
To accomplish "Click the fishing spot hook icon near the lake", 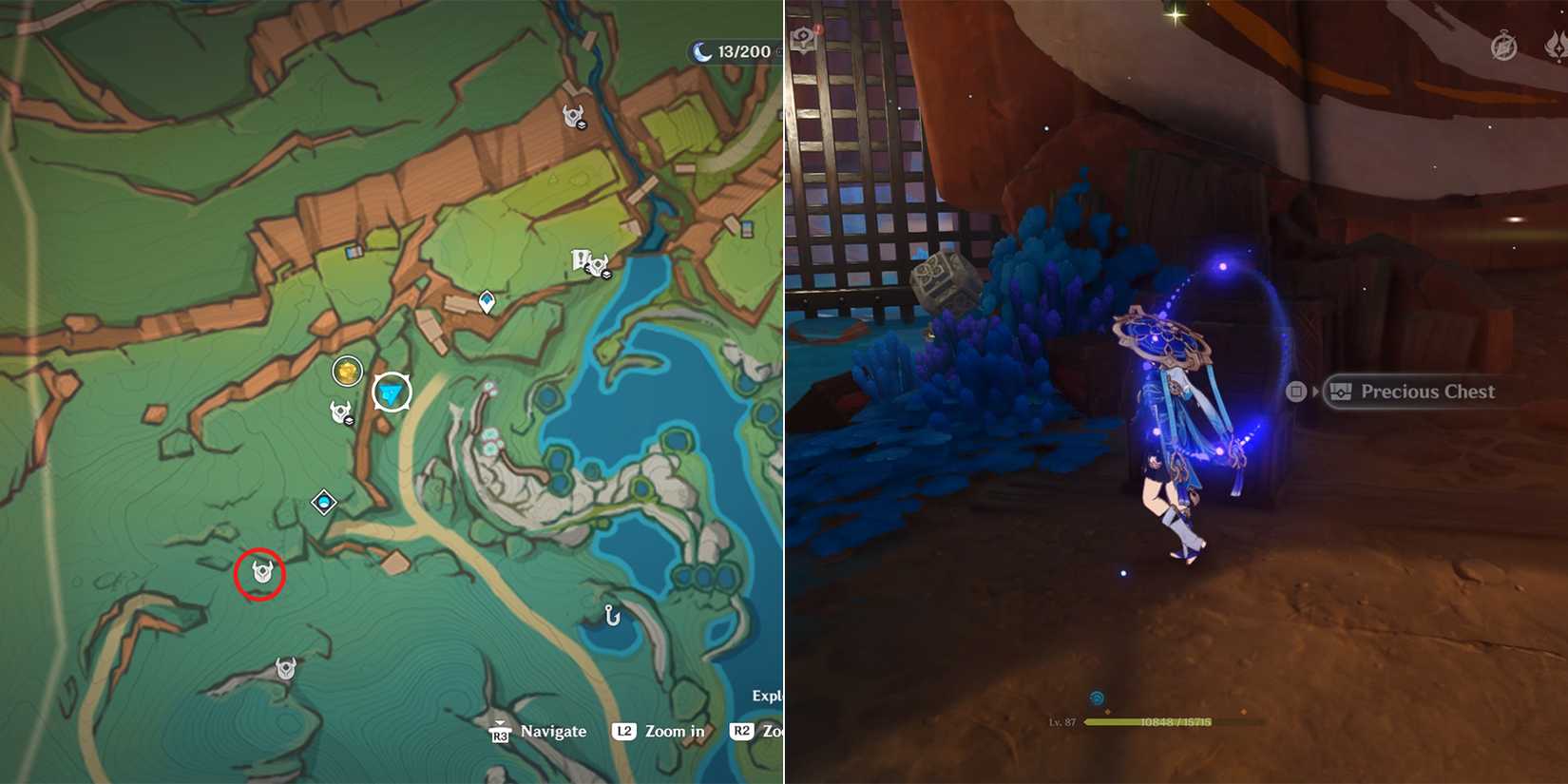I will point(613,615).
